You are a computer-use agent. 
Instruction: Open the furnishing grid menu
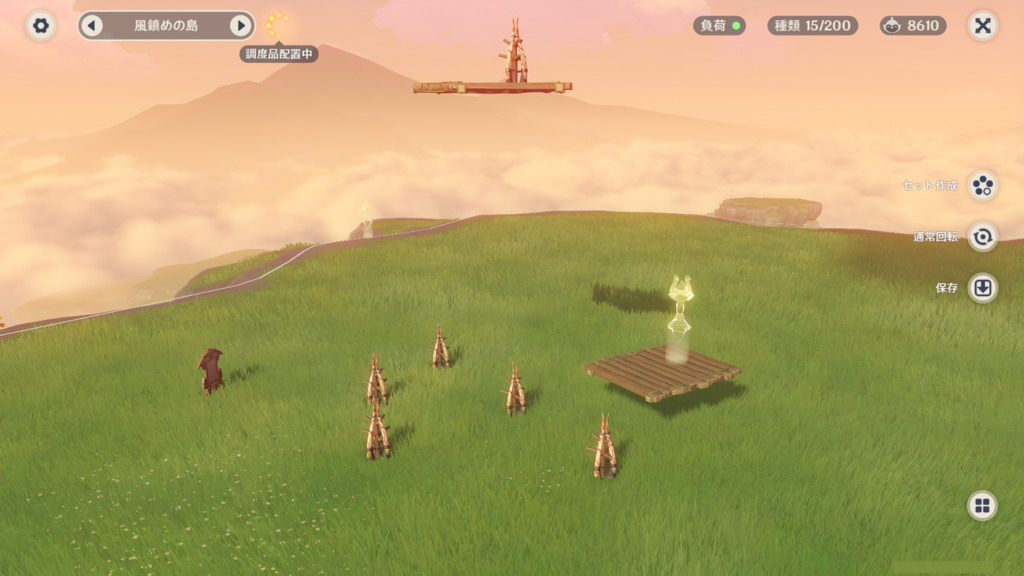[x=982, y=505]
